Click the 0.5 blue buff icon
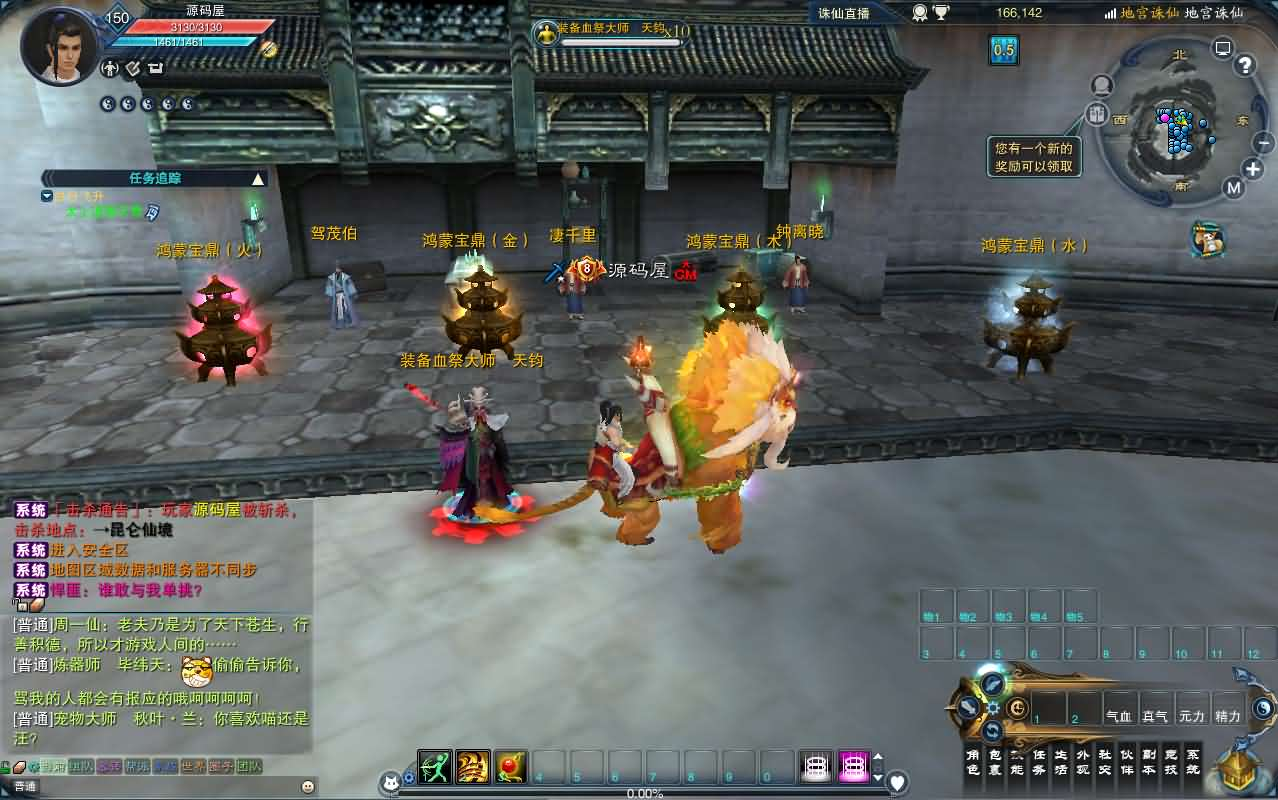 point(1003,50)
